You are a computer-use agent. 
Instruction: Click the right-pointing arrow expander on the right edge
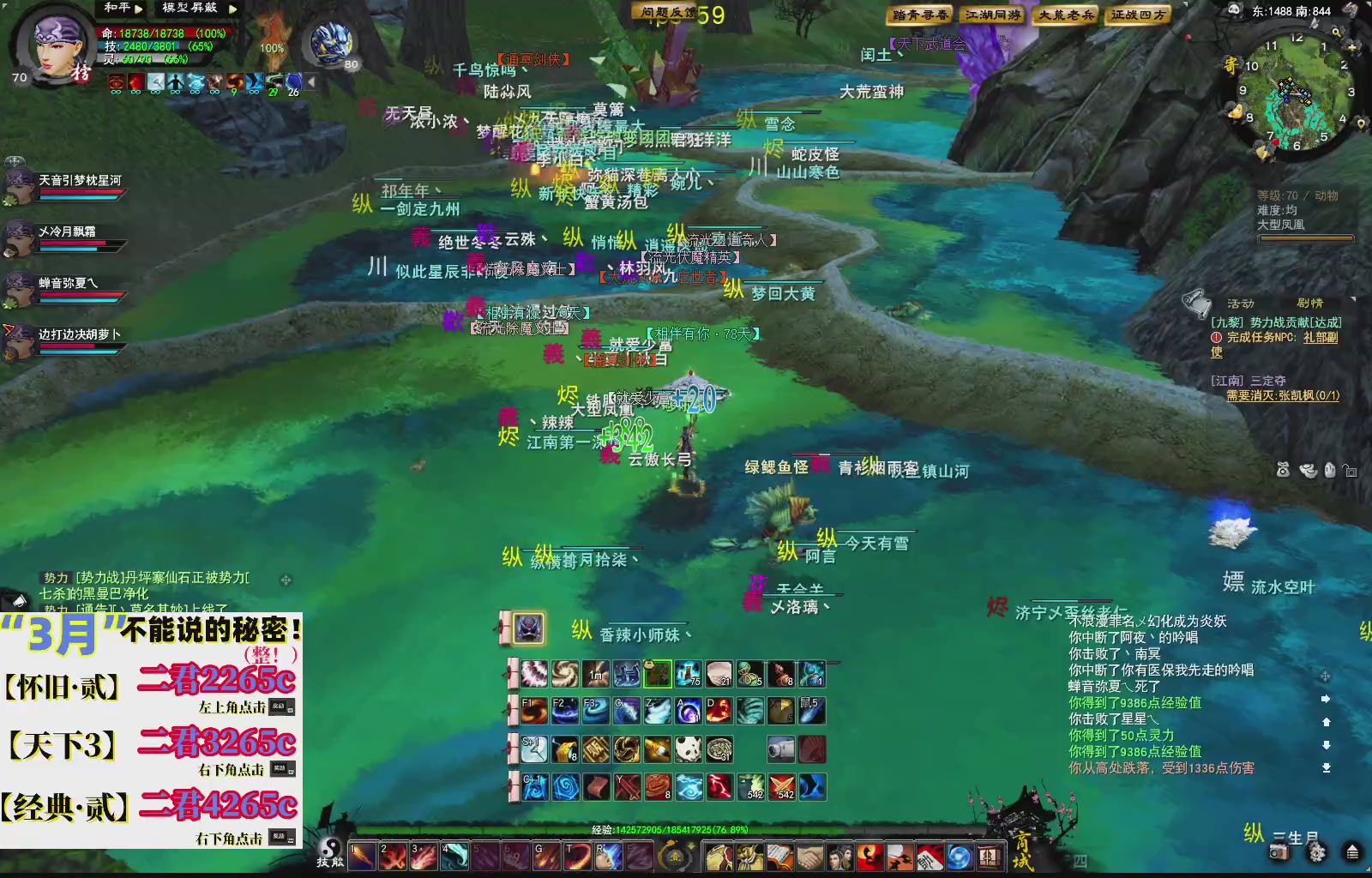point(1326,699)
